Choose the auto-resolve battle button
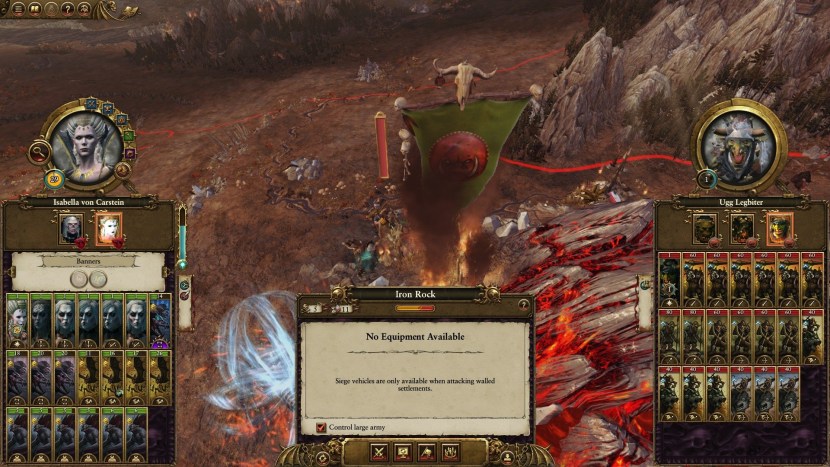Image resolution: width=830 pixels, height=467 pixels. [x=403, y=452]
